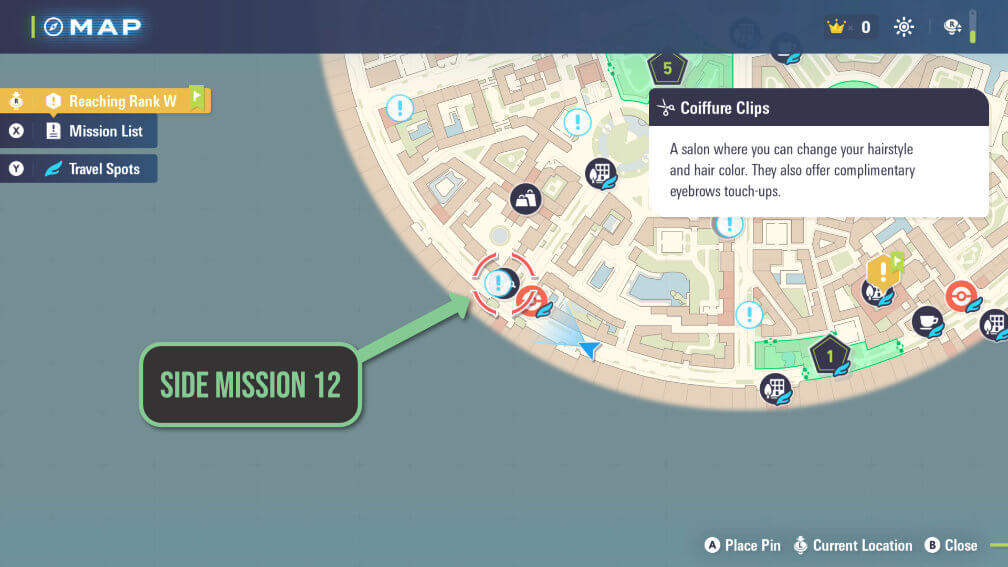
Task: Click the red Coiffure Clips salon marker
Action: [532, 299]
